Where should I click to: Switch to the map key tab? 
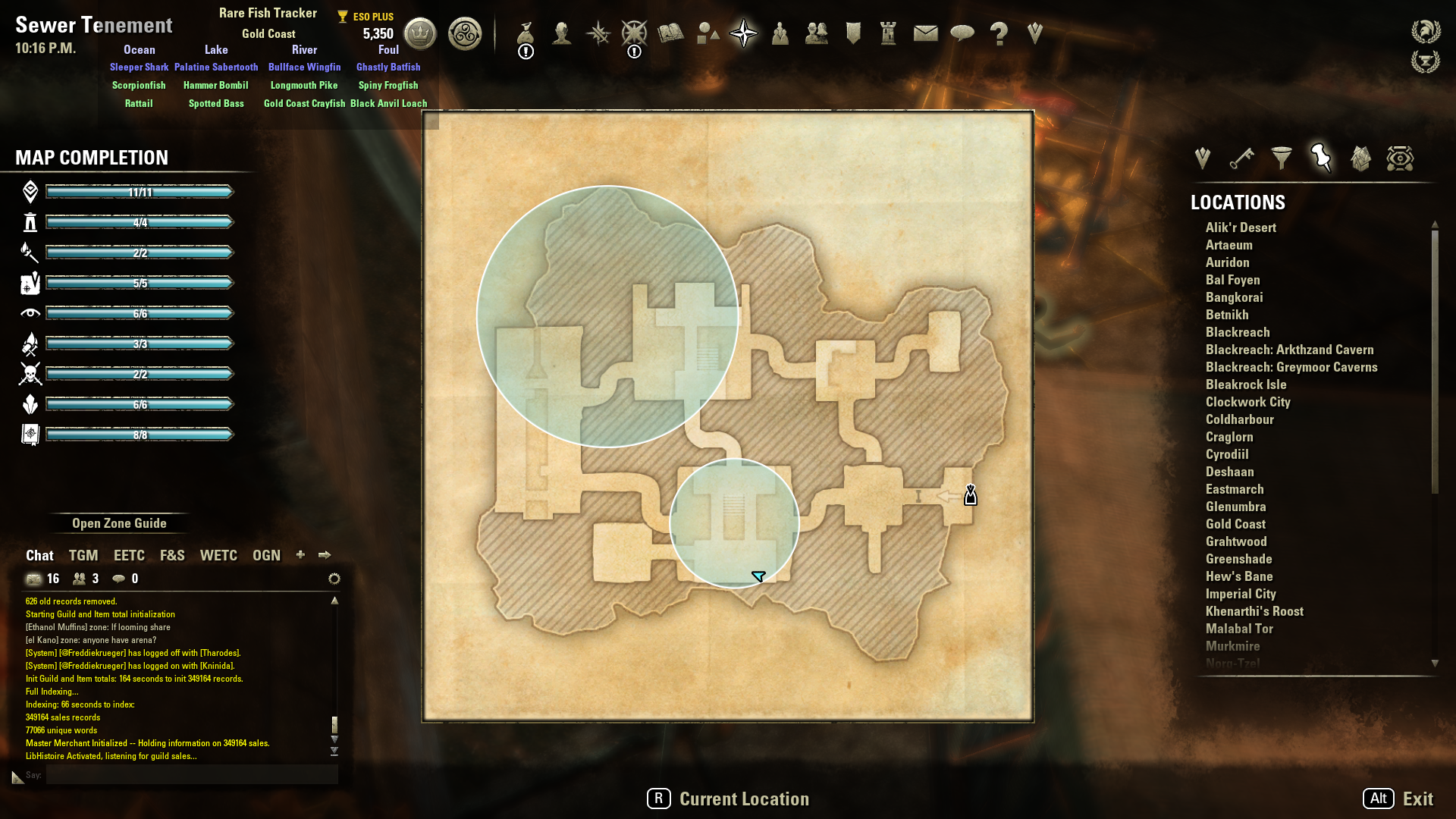click(1241, 158)
